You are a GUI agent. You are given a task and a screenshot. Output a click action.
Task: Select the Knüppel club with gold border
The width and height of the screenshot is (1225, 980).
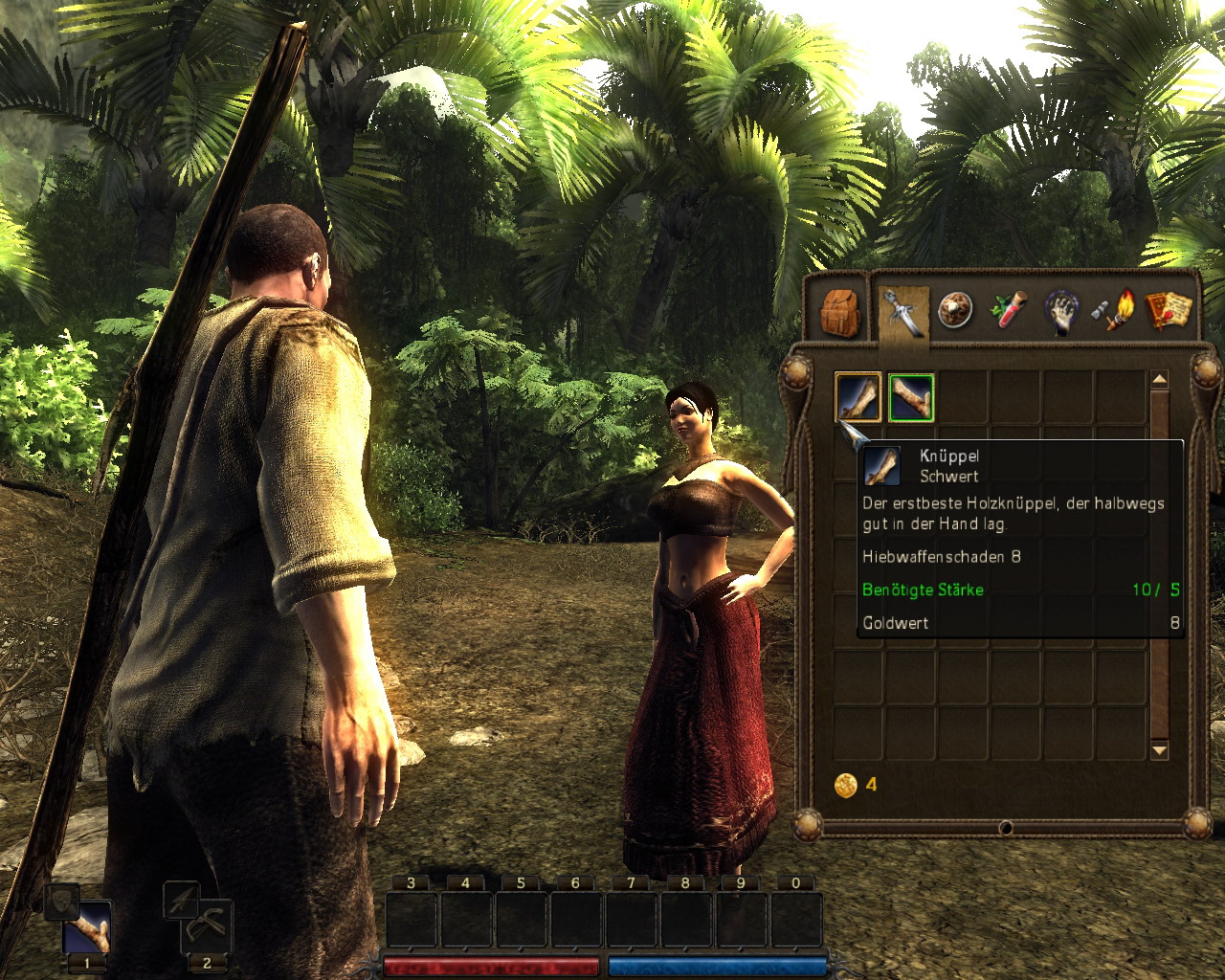coord(857,396)
